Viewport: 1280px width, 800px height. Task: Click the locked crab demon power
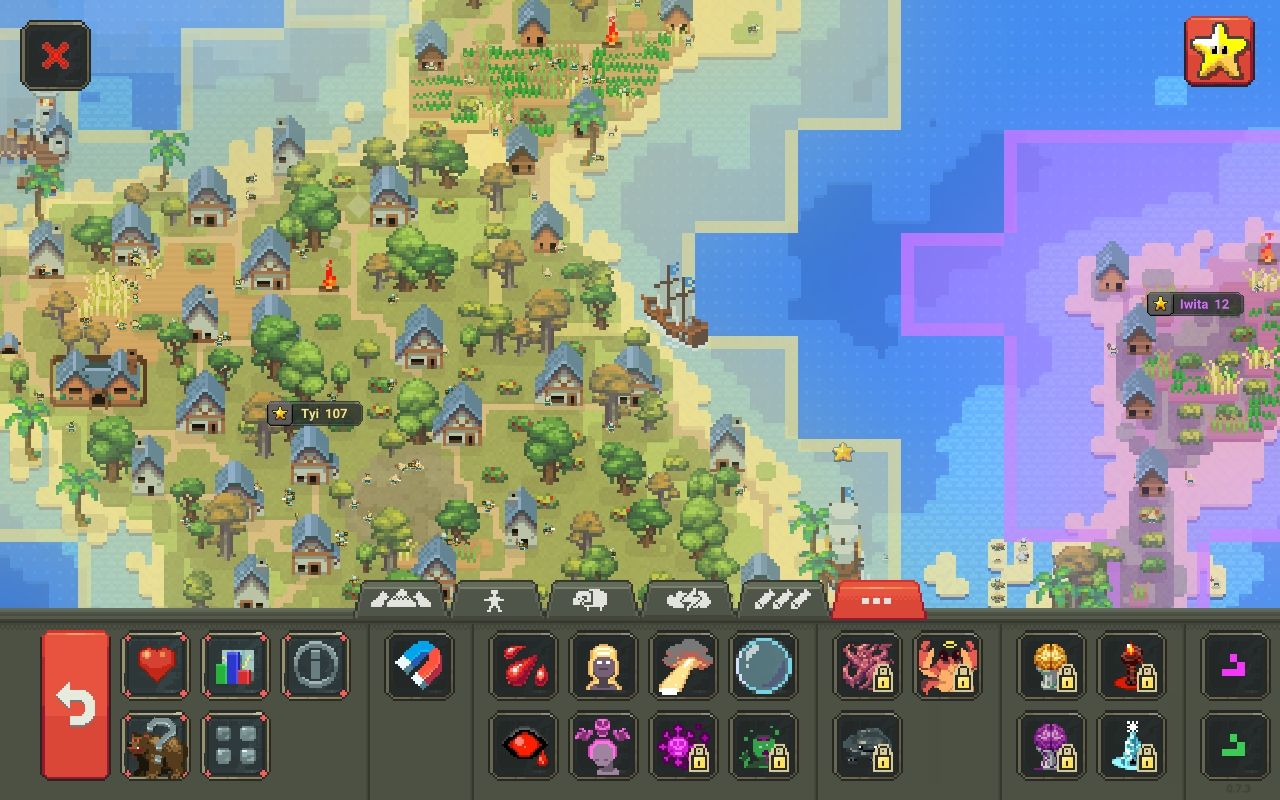pyautogui.click(x=948, y=667)
